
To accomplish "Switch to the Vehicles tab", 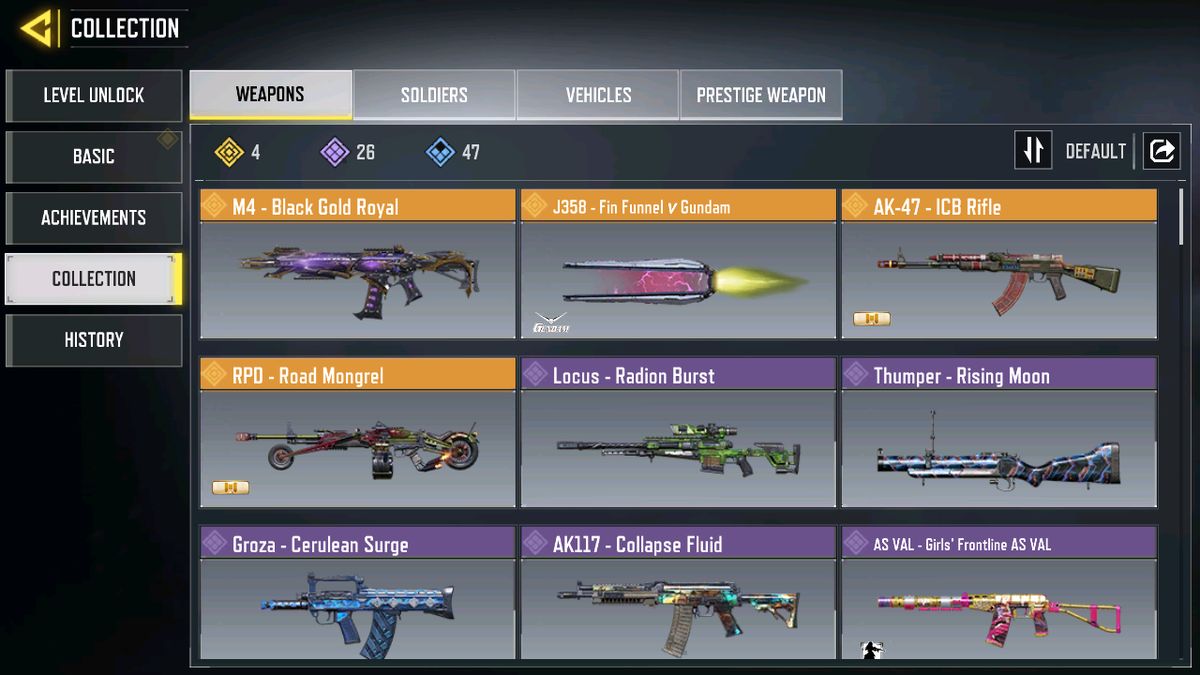I will [x=598, y=95].
